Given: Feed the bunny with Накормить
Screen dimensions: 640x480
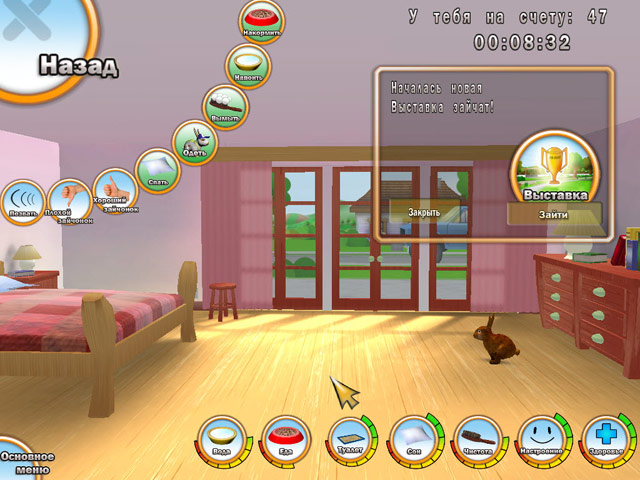Looking at the screenshot, I should coord(262,21).
